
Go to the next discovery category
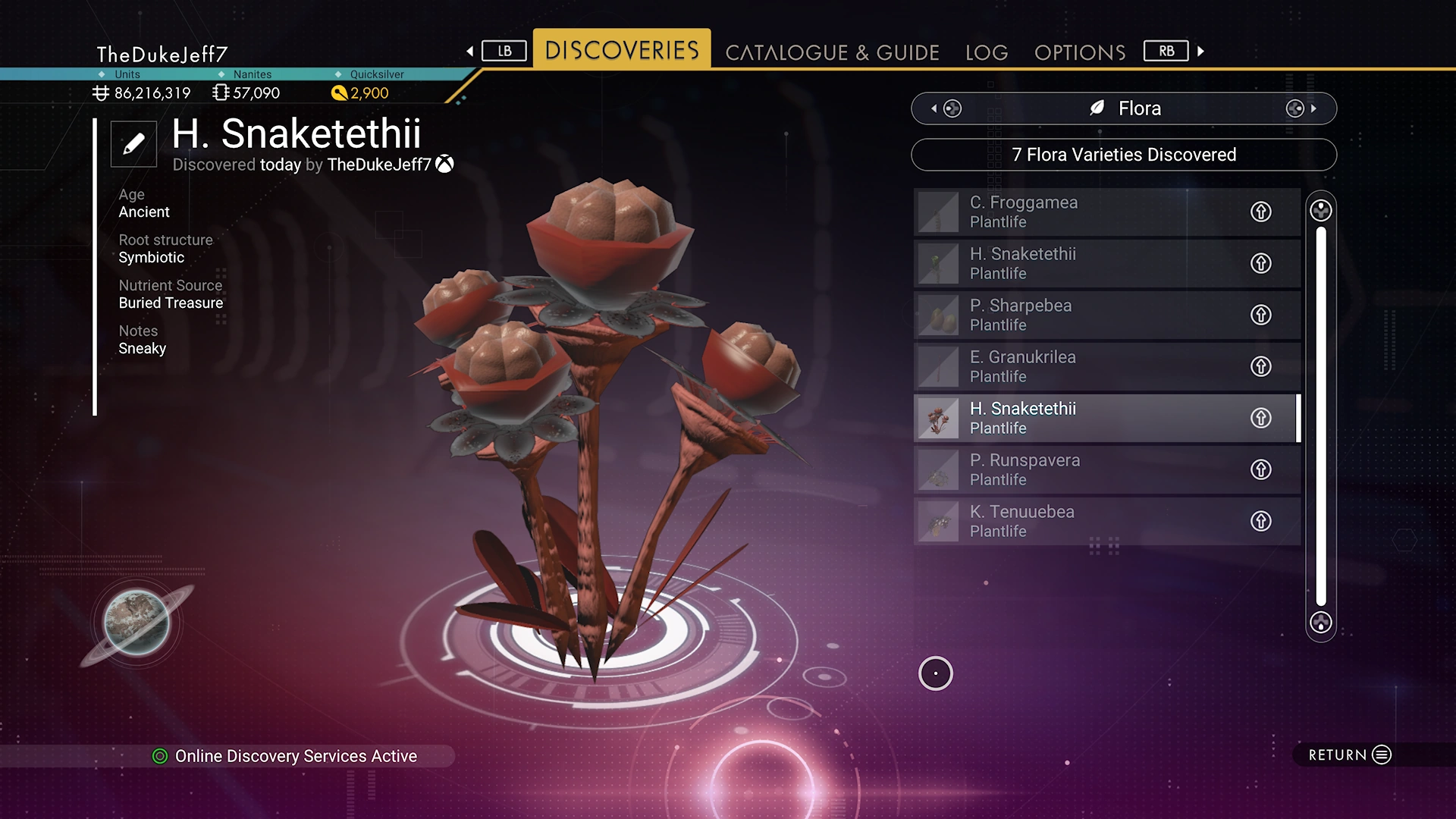(1301, 108)
